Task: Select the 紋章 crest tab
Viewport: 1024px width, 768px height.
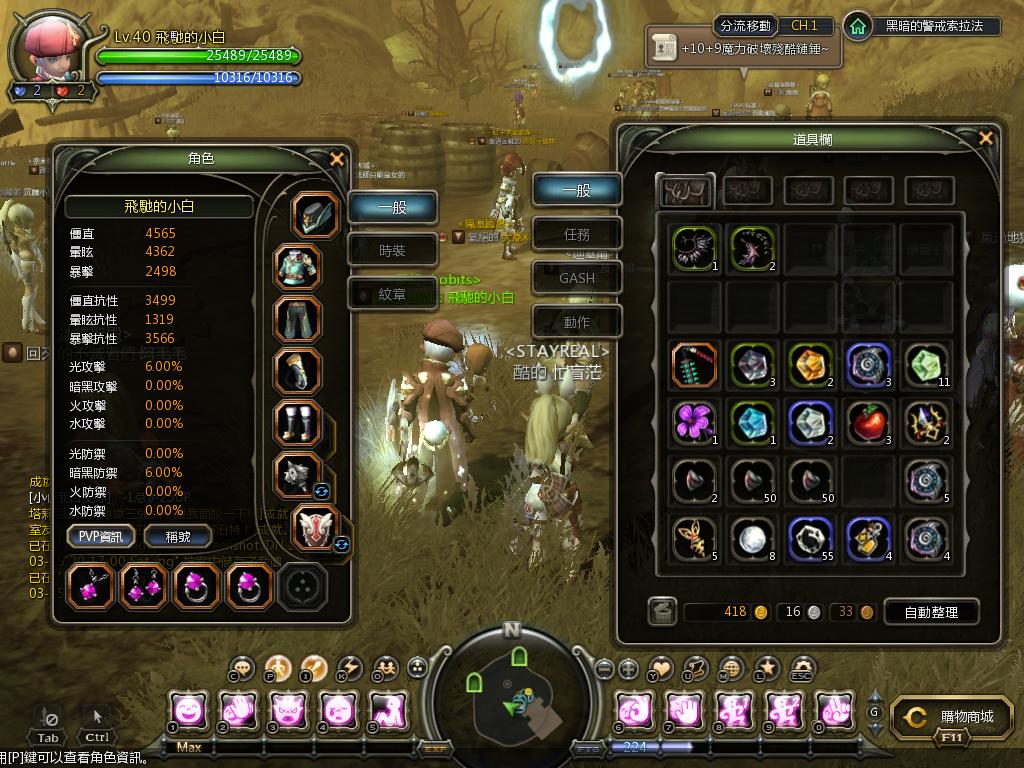Action: tap(392, 294)
